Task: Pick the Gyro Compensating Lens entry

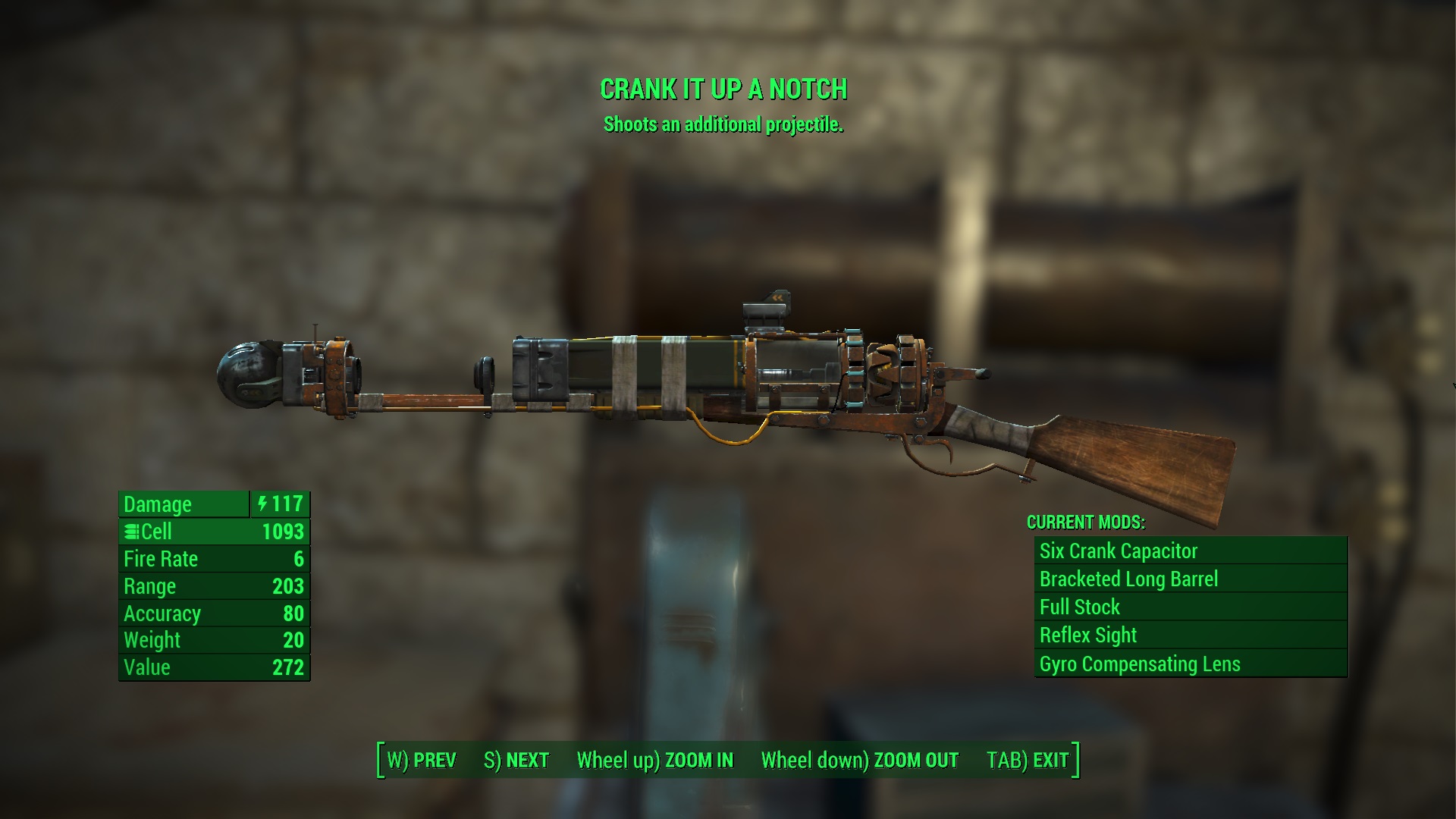Action: click(x=1191, y=664)
